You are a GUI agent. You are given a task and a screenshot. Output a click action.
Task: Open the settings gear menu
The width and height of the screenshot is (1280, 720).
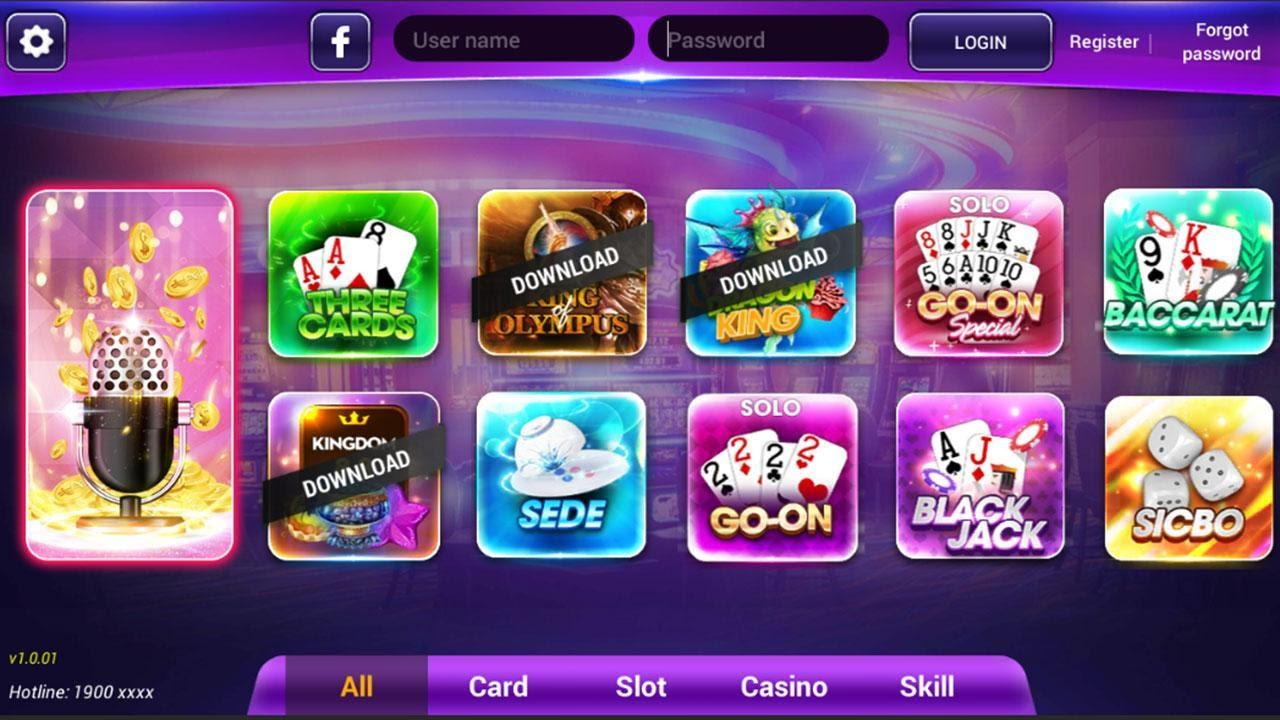[36, 40]
